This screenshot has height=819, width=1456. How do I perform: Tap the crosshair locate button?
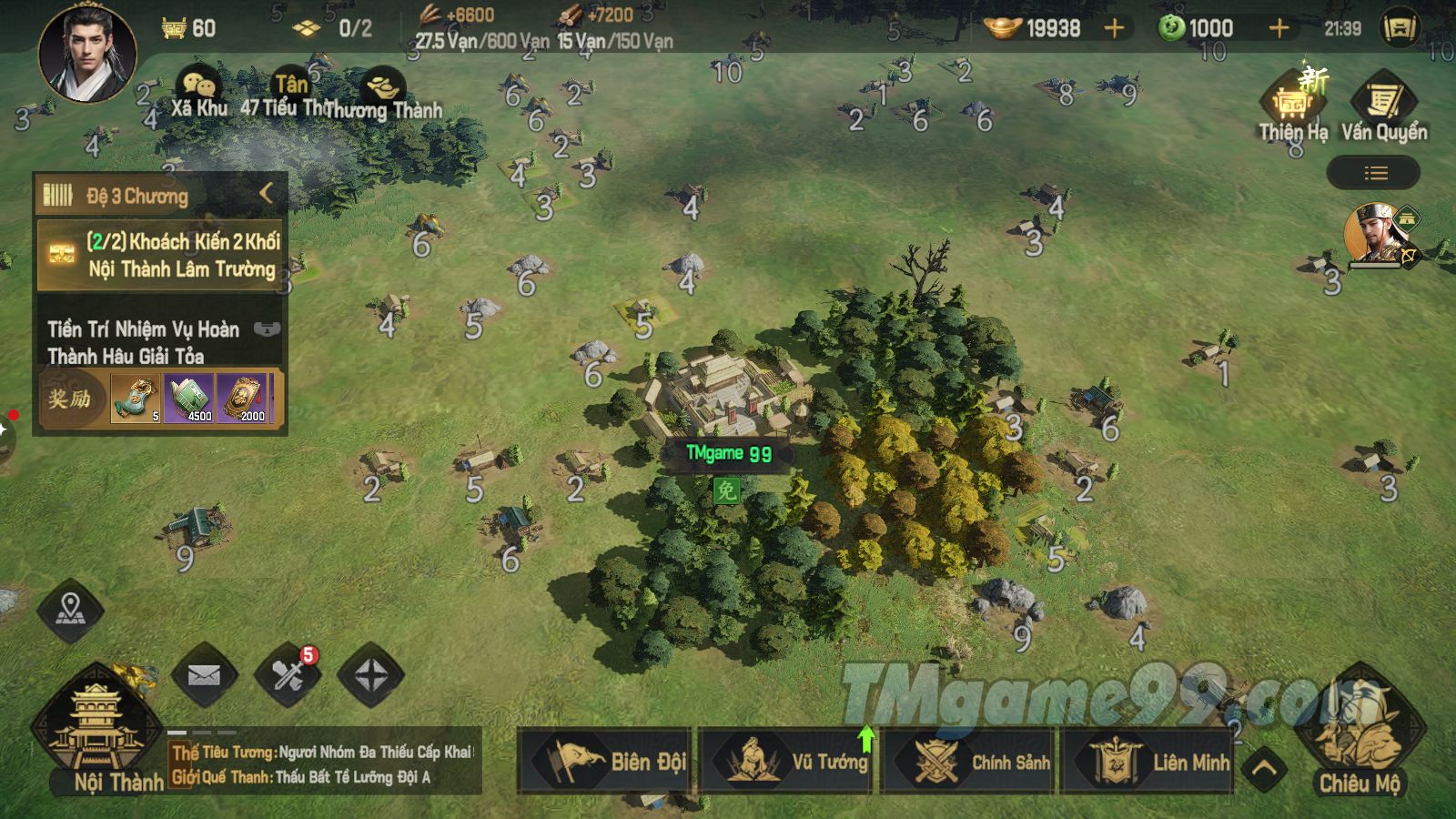(370, 675)
